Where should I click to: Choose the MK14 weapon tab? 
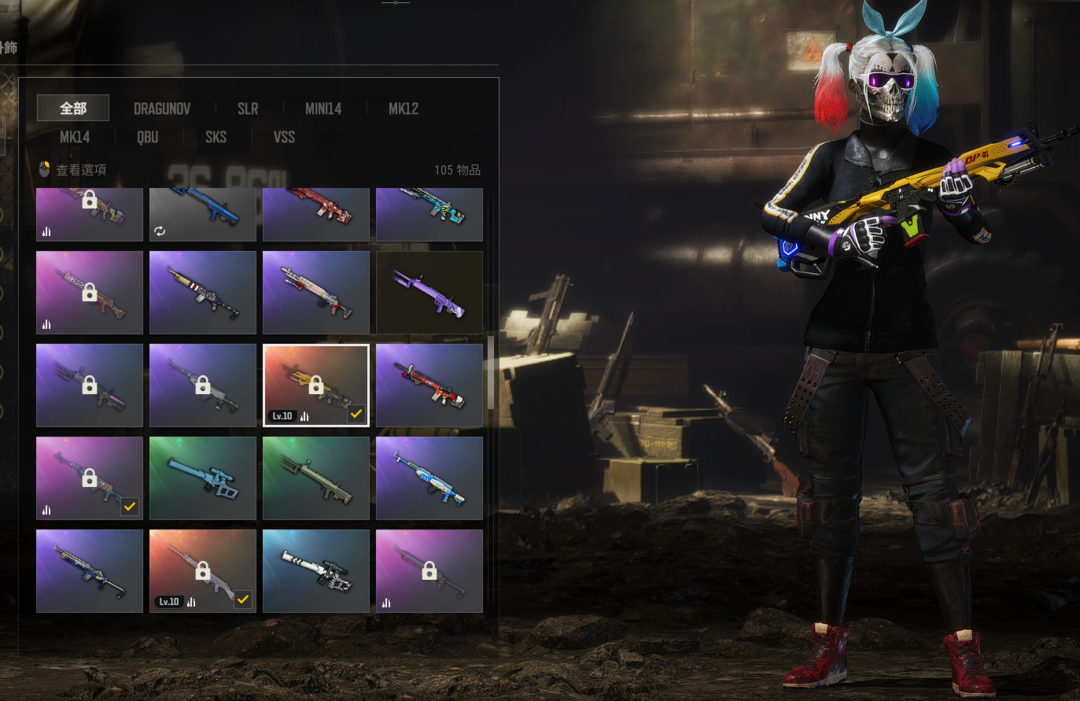point(75,137)
